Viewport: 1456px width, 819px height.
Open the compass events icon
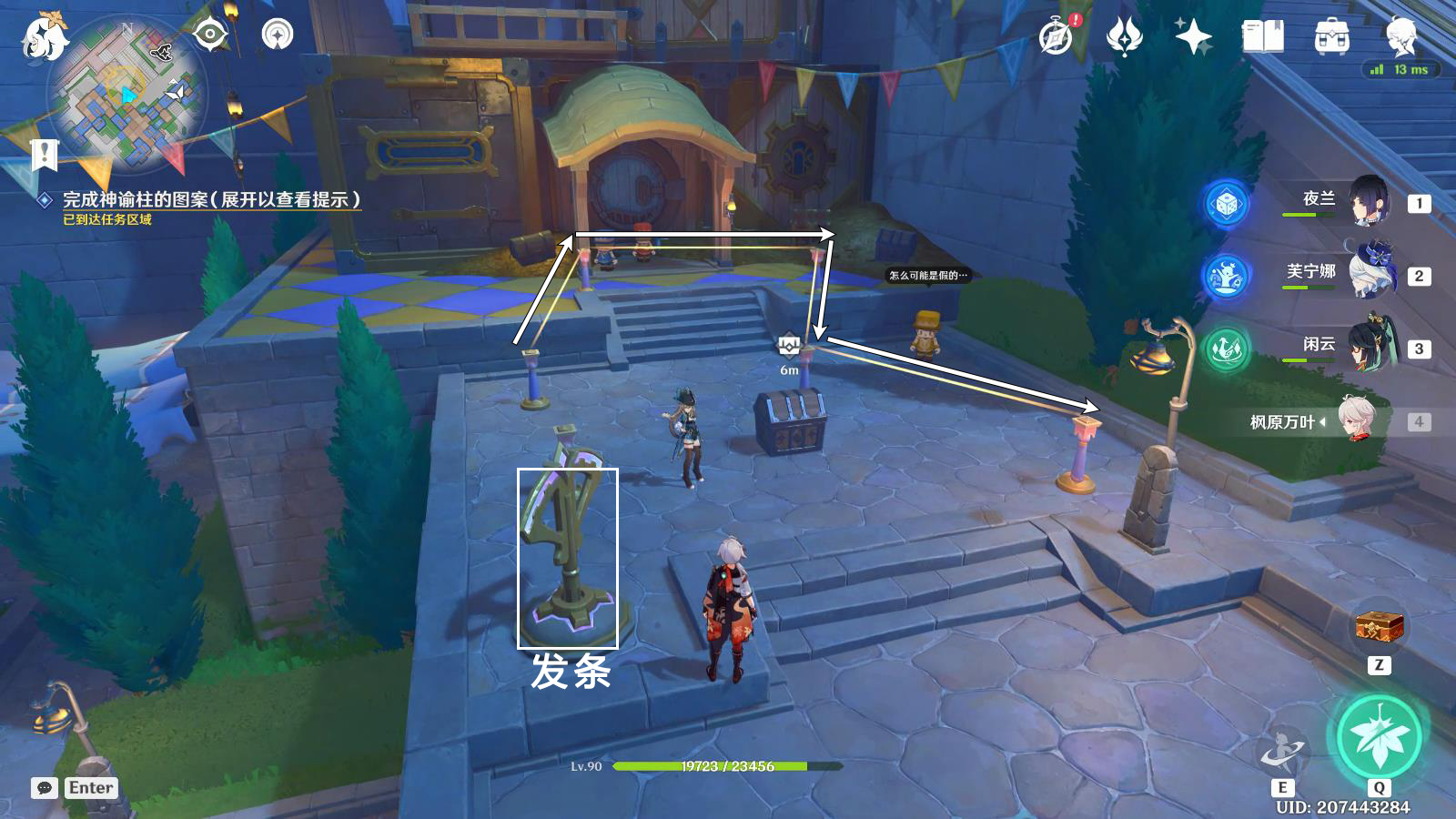click(x=1057, y=37)
